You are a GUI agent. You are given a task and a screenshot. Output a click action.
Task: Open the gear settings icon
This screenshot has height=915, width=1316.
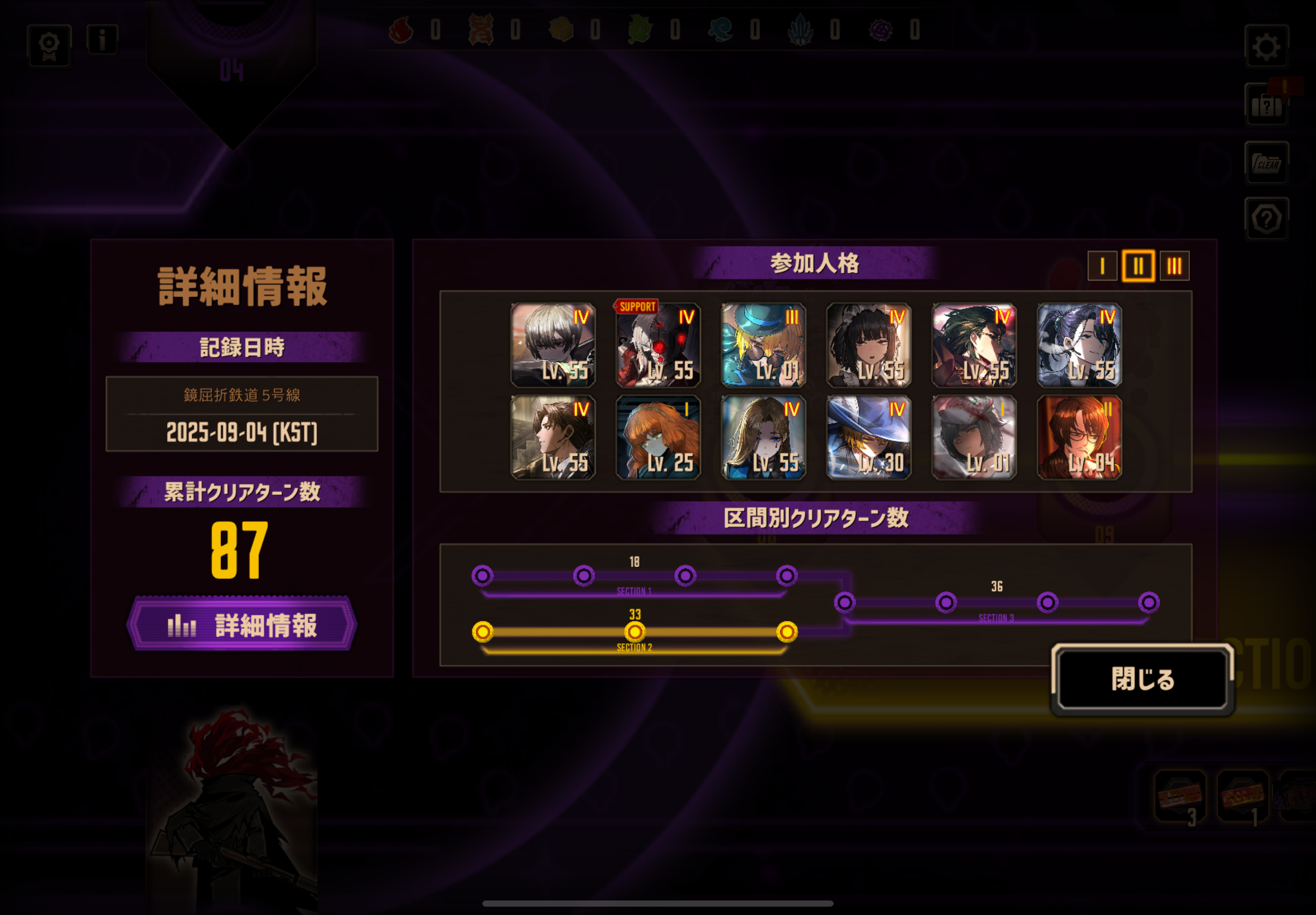[x=1266, y=46]
